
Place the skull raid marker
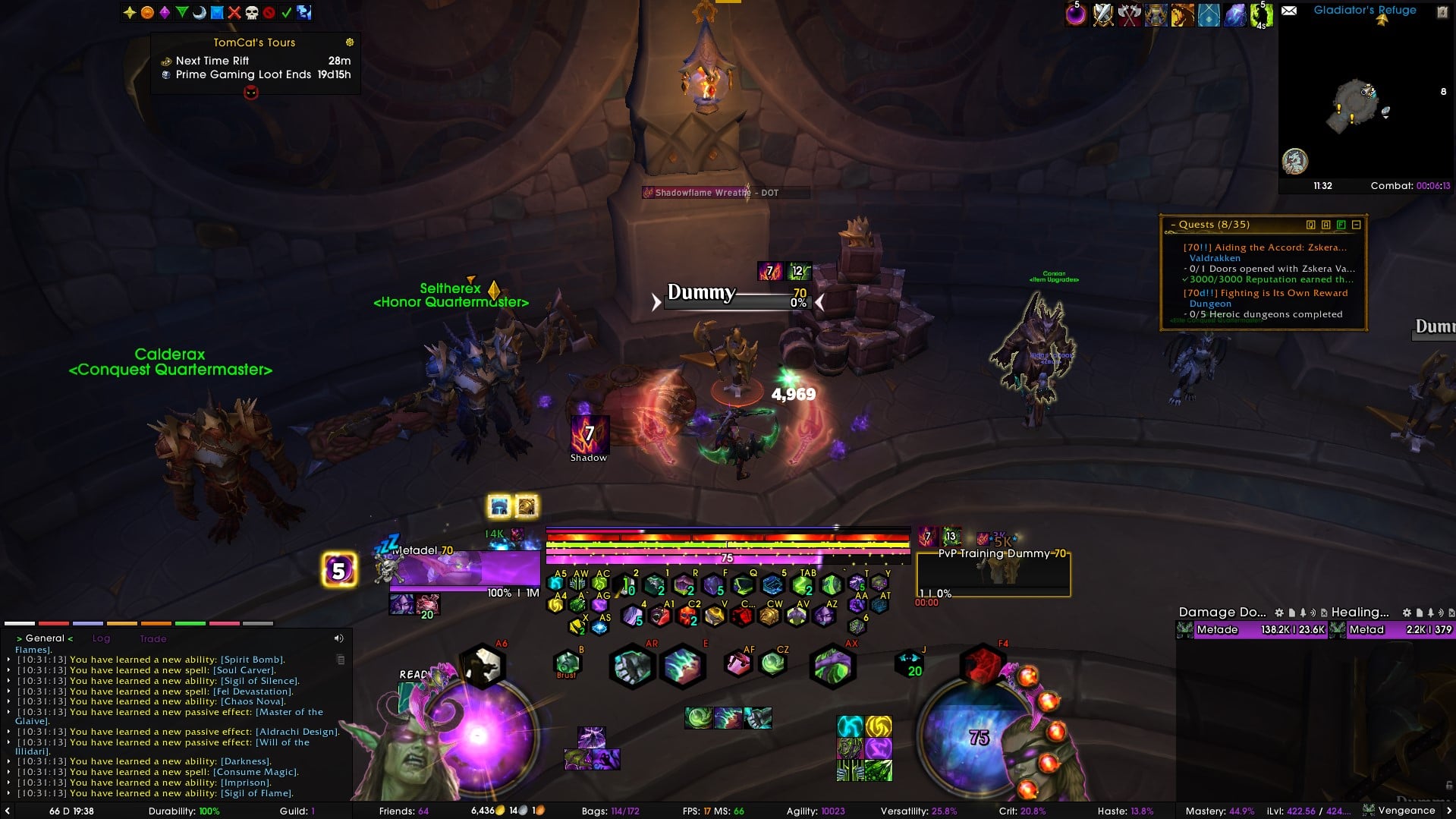point(252,12)
